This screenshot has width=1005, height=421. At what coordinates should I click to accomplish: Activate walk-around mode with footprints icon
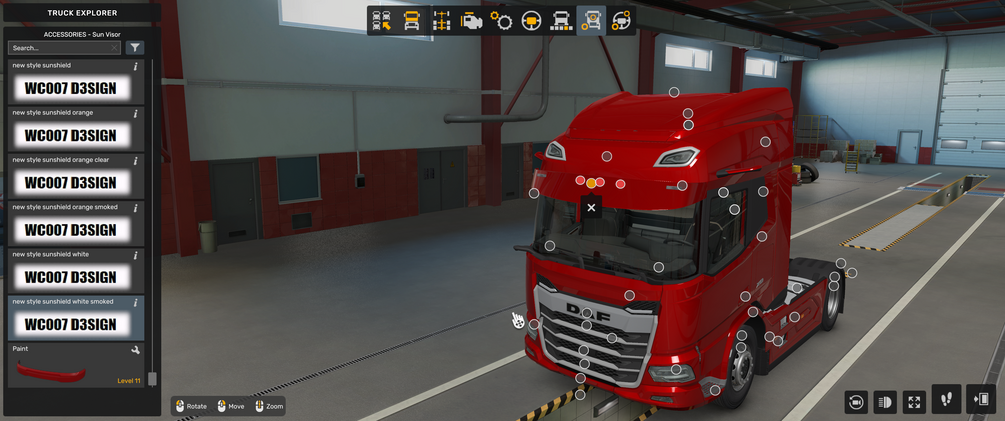coord(946,399)
